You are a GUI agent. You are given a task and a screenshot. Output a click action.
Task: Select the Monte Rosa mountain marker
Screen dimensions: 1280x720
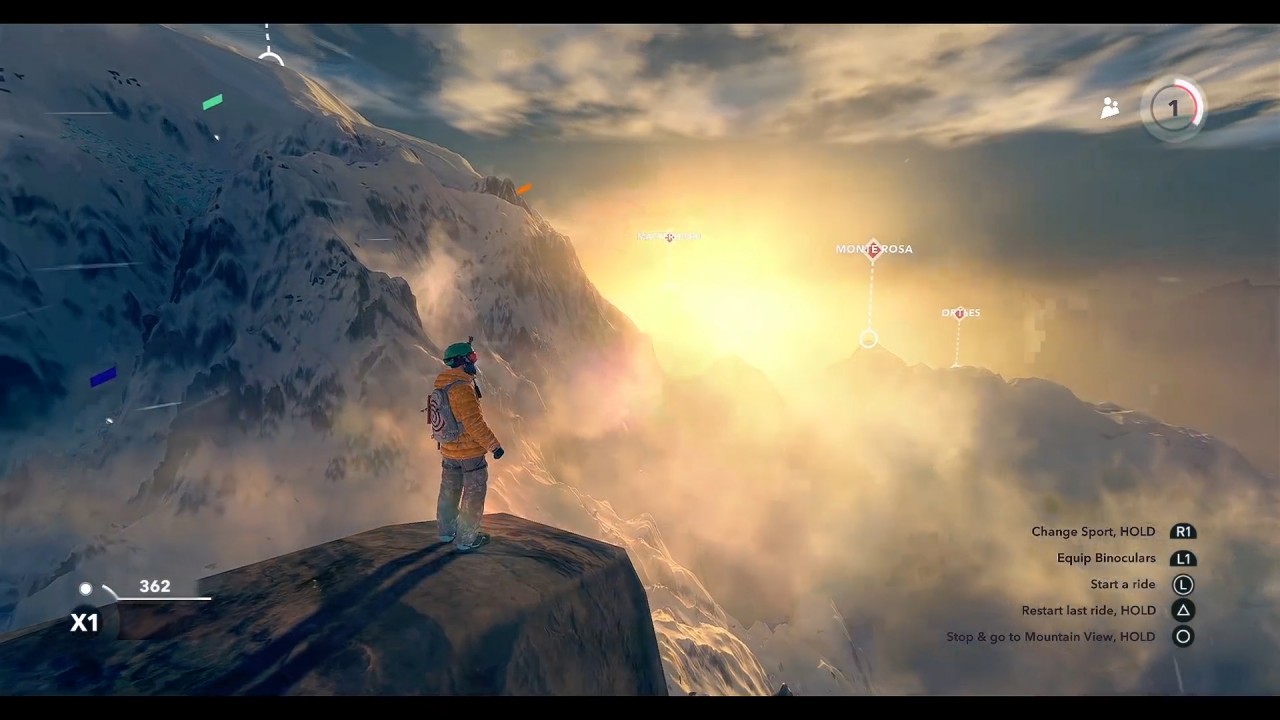873,249
